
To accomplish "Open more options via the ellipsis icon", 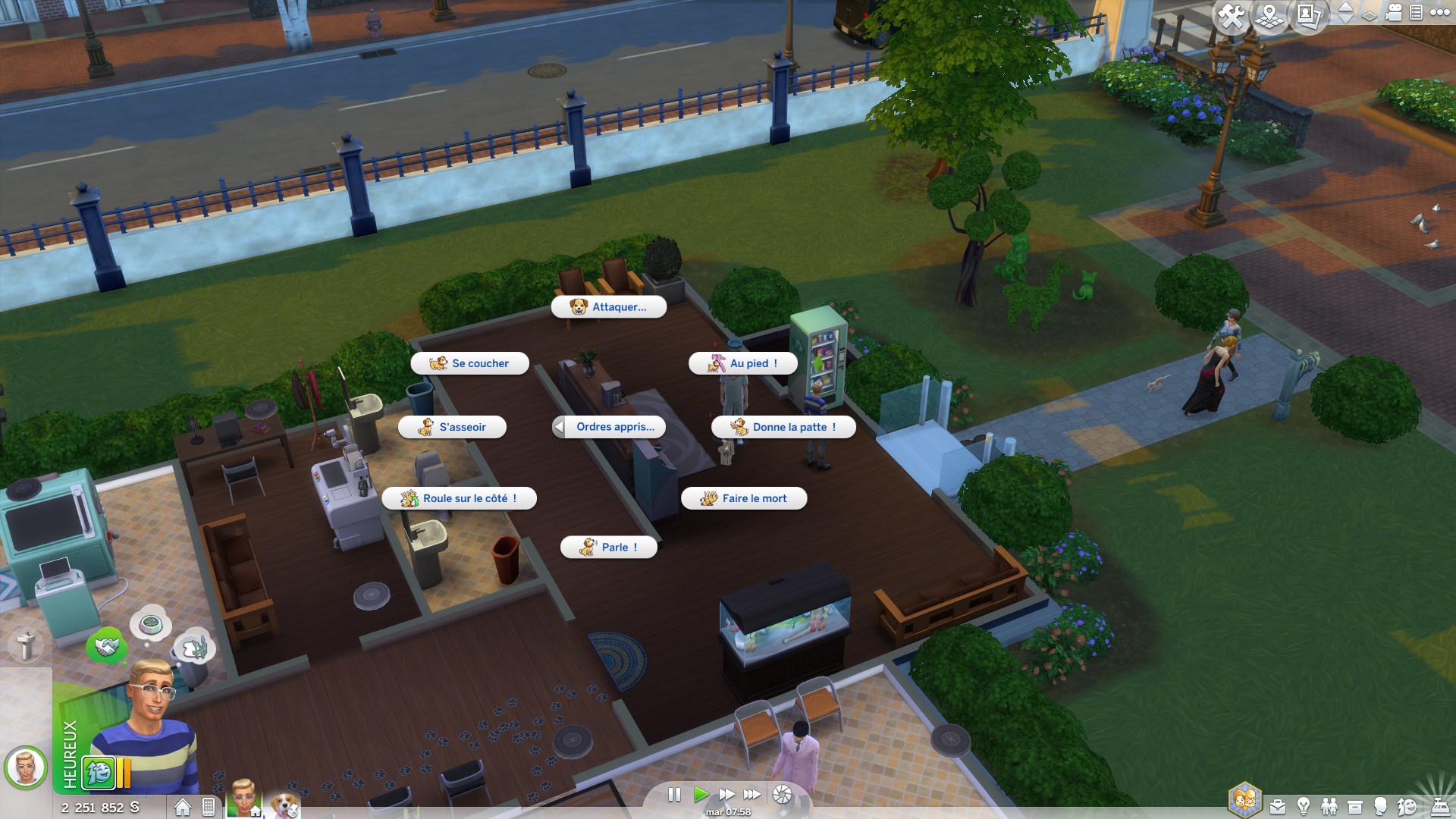I will 1440,13.
